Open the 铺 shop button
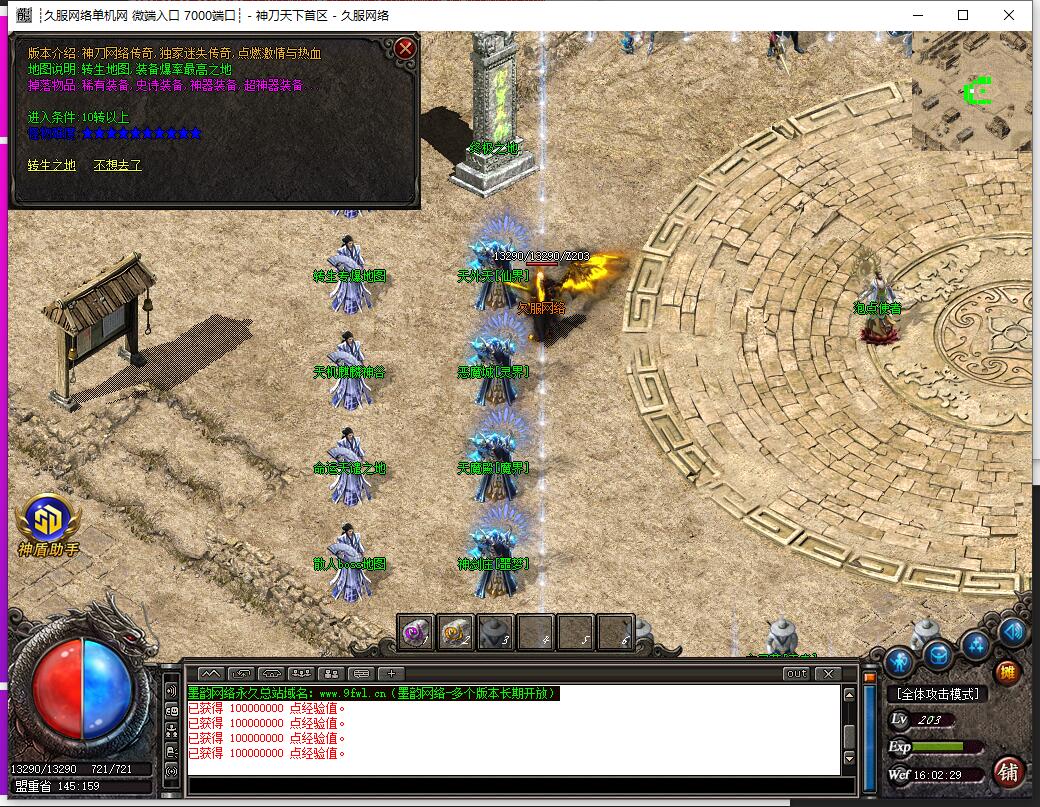 pyautogui.click(x=1008, y=771)
